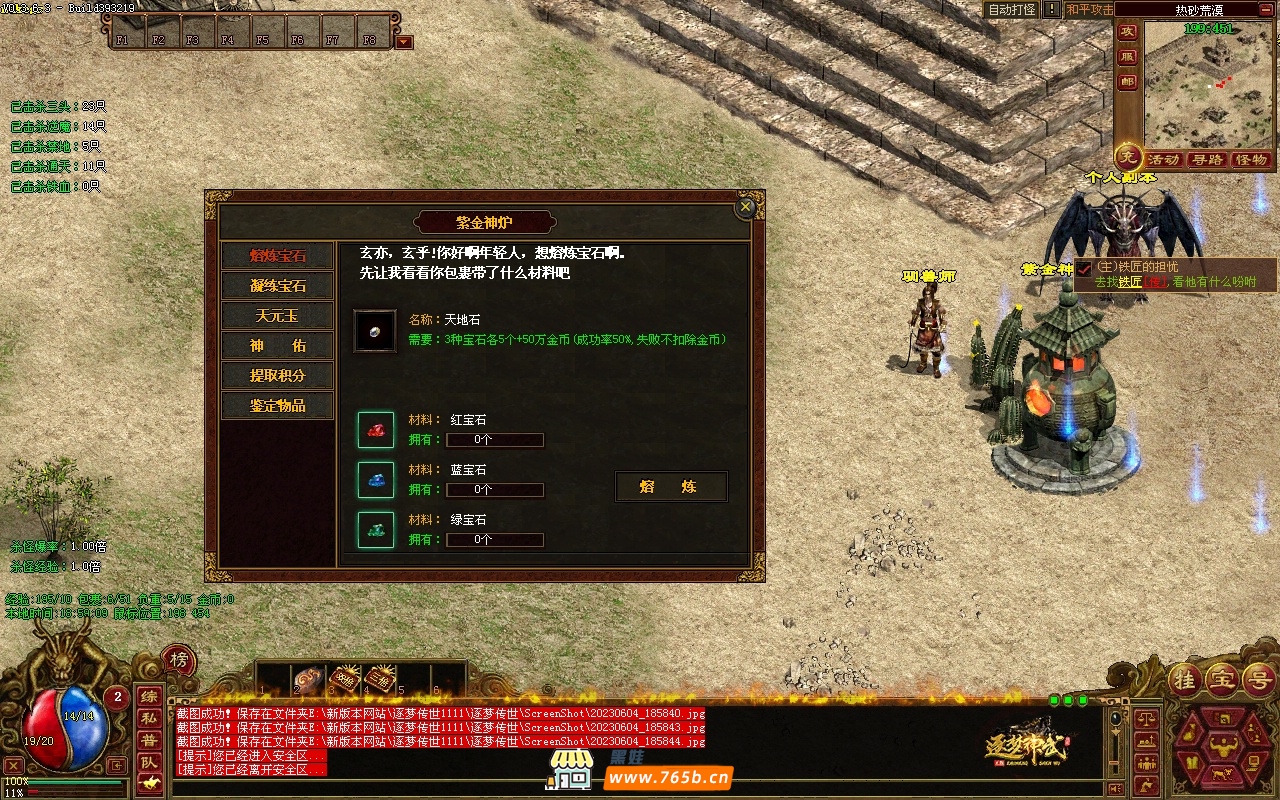The width and height of the screenshot is (1280, 800).
Task: Change the 和平攻击 attack mode
Action: click(1089, 9)
